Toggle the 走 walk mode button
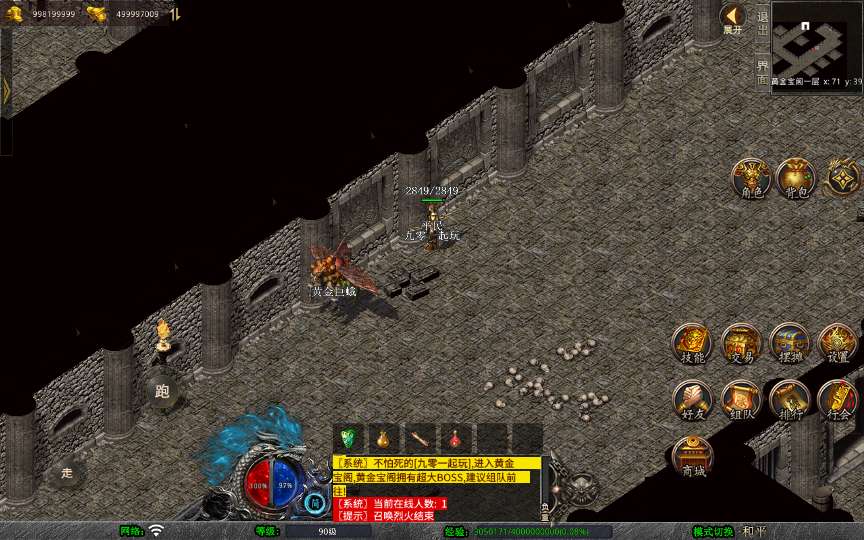 coord(67,472)
